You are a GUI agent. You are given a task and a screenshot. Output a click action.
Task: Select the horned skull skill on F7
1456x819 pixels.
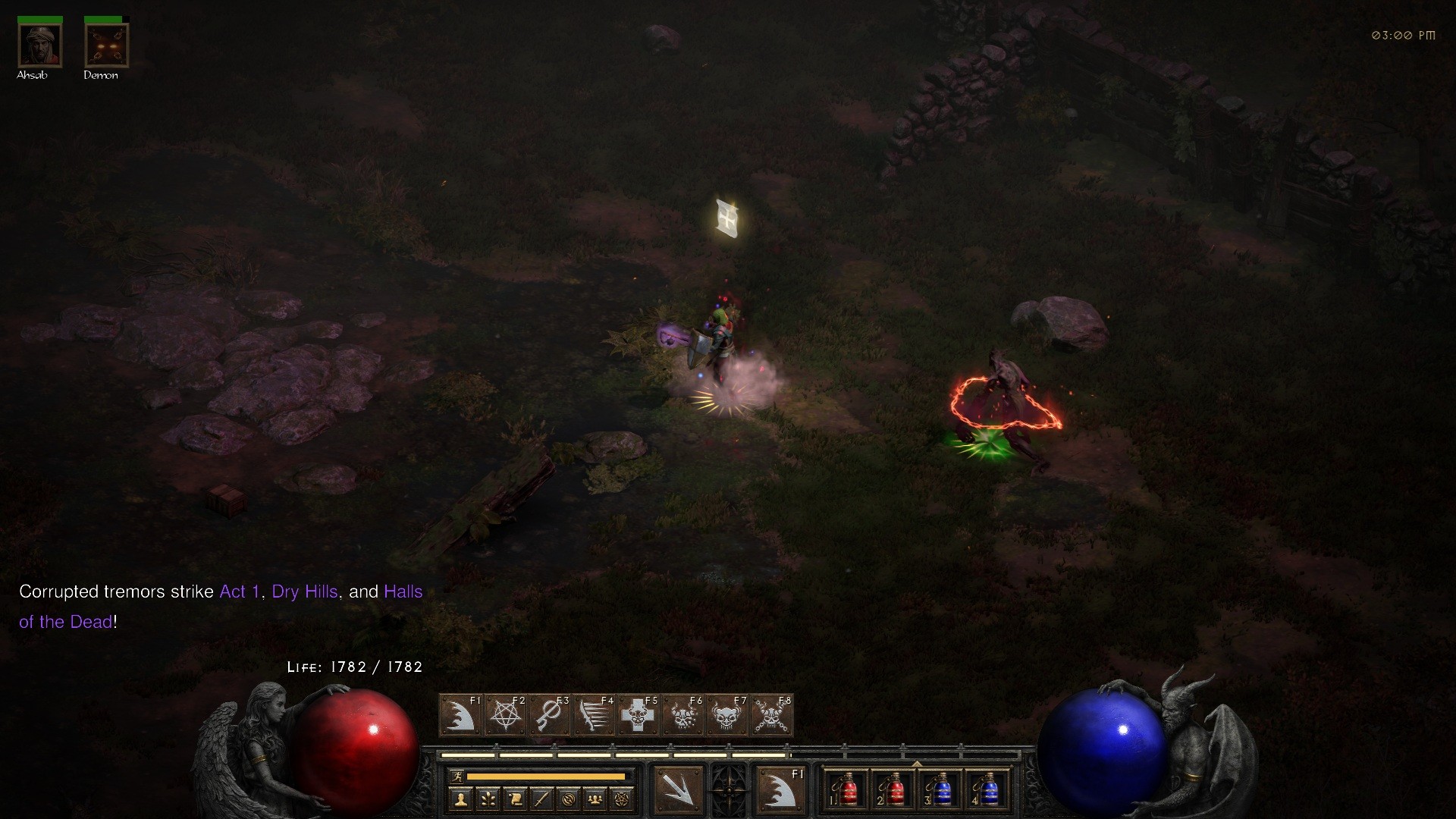(726, 714)
